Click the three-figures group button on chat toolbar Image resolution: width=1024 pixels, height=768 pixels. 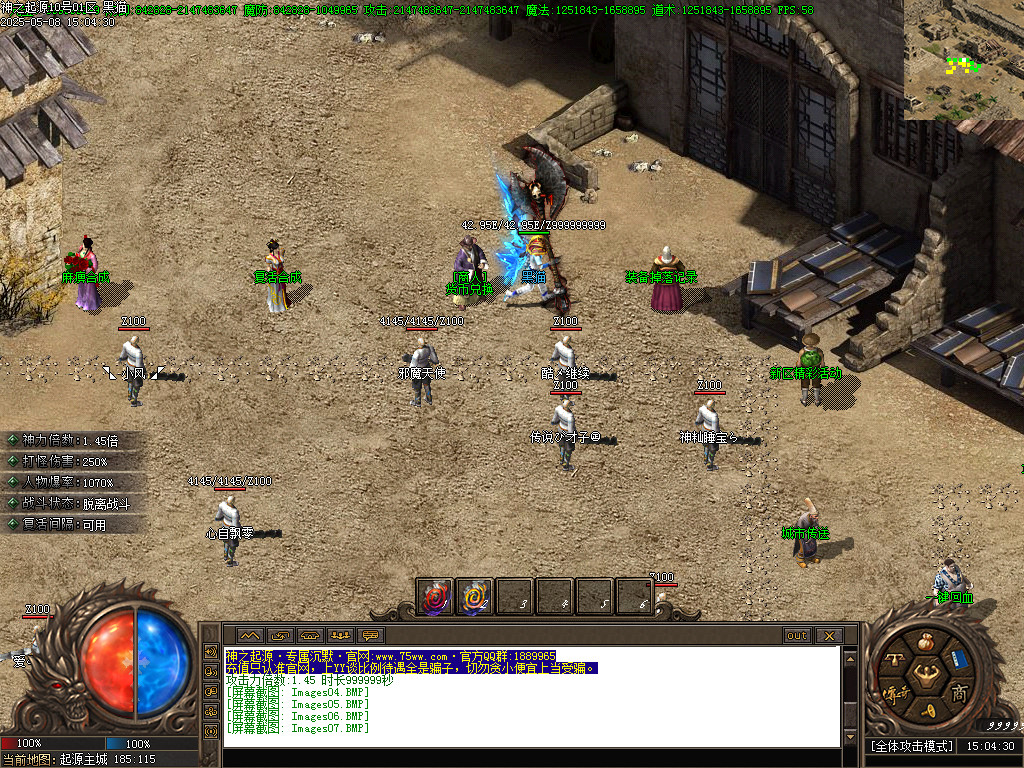coord(341,636)
